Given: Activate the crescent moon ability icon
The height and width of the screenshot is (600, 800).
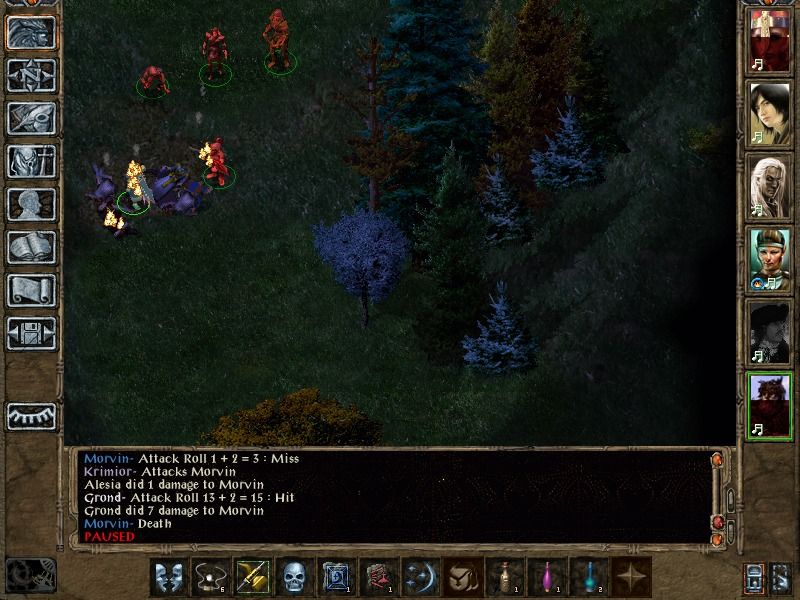Looking at the screenshot, I should 420,577.
